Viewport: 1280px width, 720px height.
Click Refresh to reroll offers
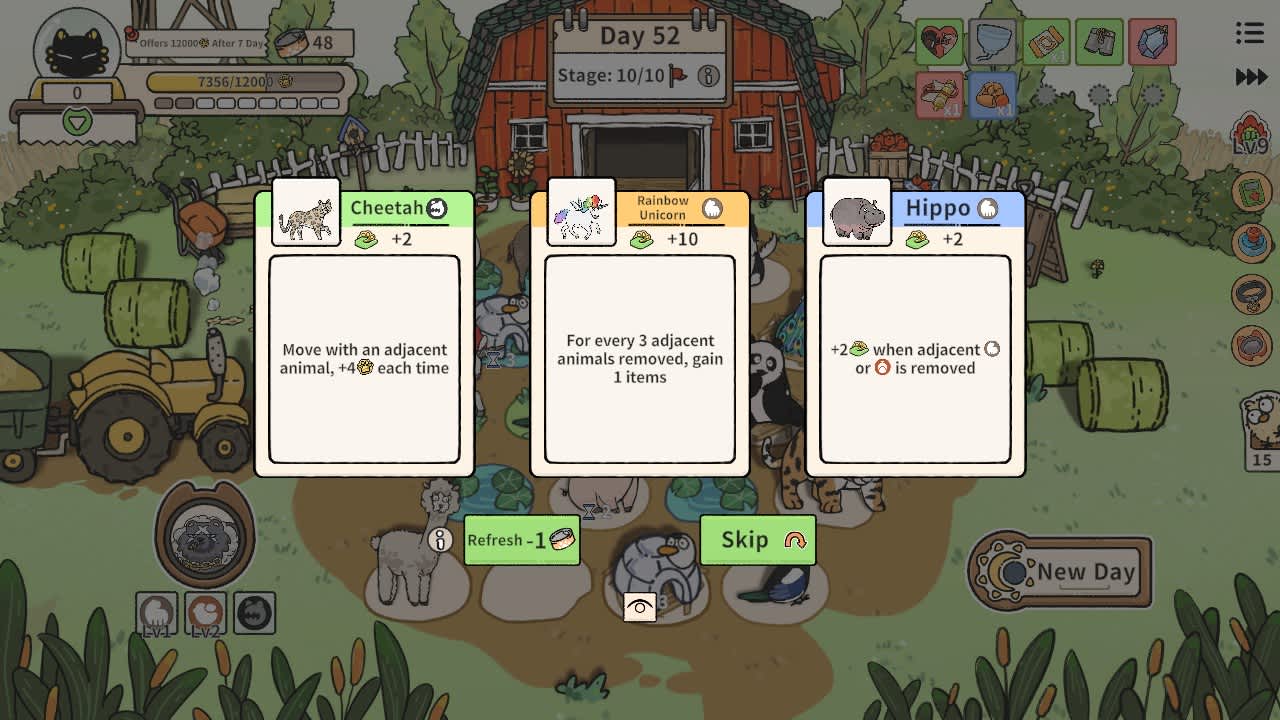(x=520, y=540)
